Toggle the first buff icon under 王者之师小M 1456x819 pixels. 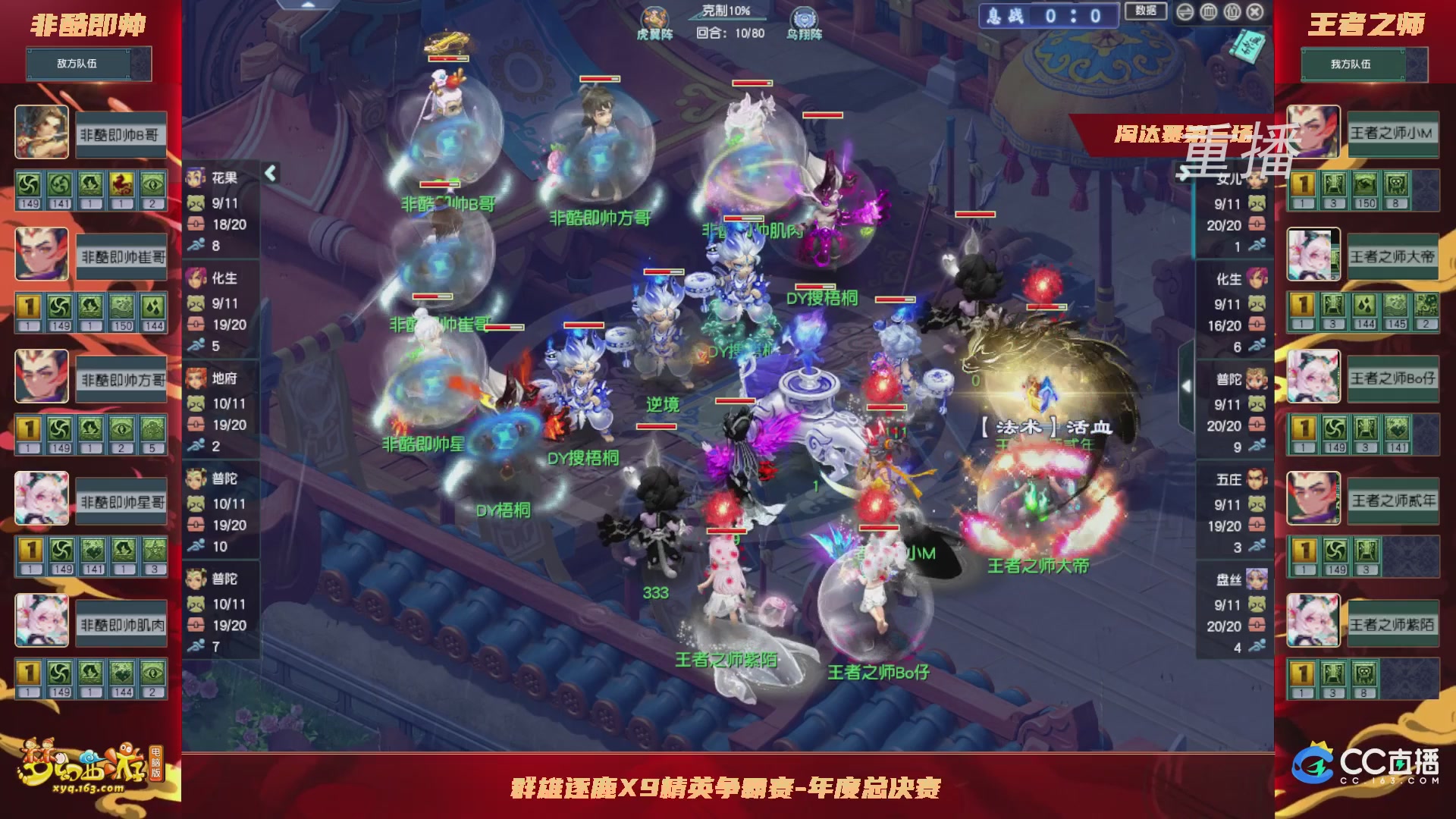click(x=1303, y=184)
